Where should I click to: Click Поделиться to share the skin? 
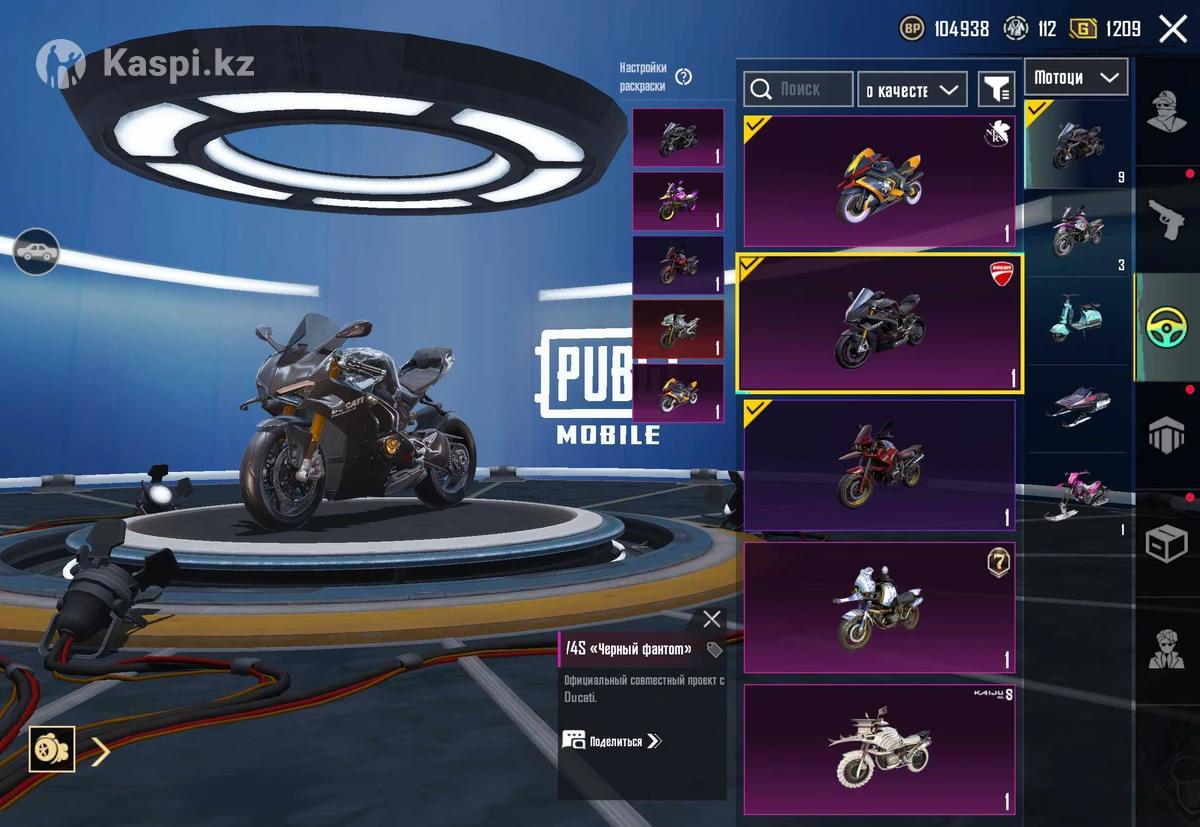pos(612,741)
